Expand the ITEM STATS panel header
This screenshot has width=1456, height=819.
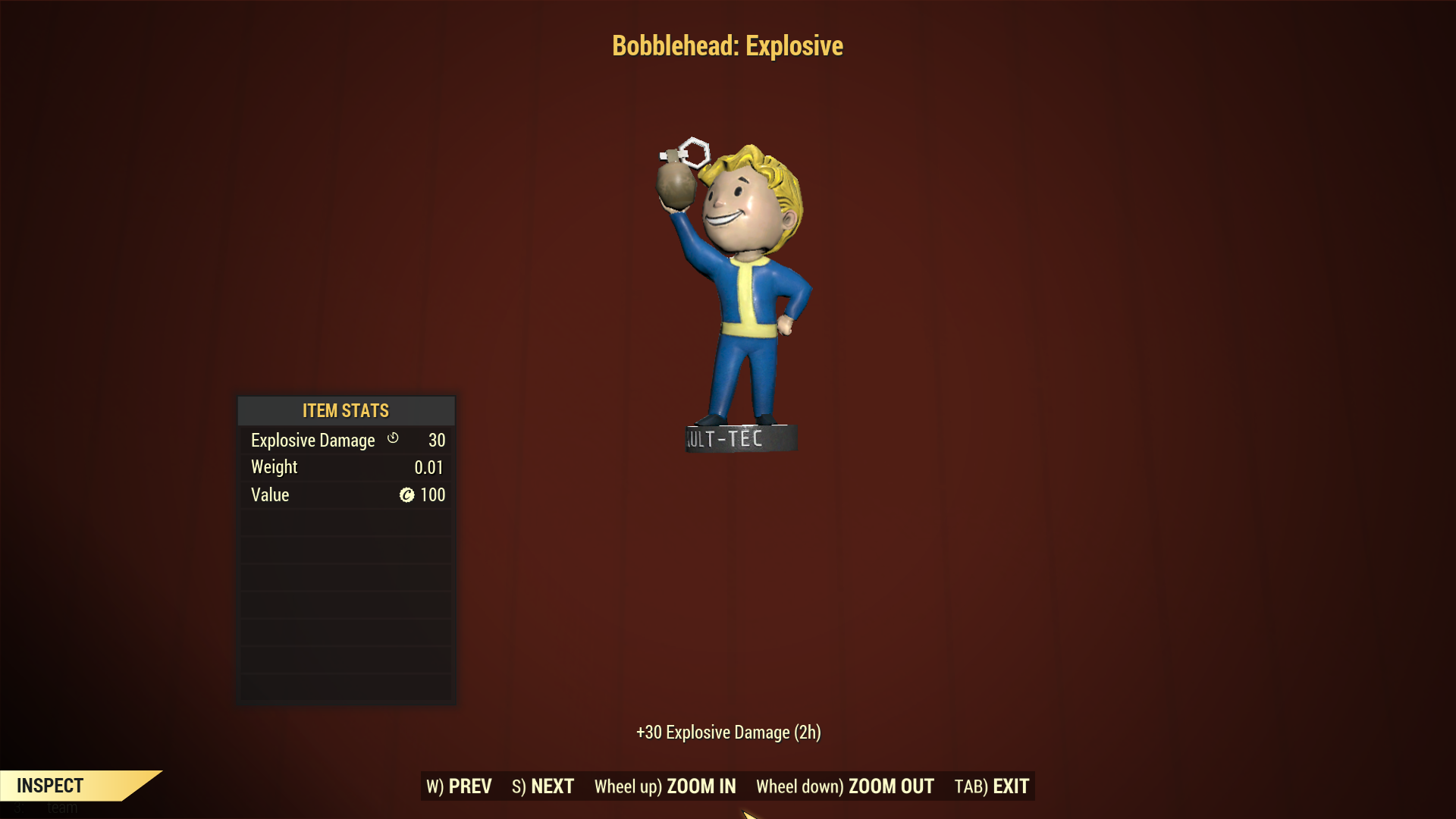tap(345, 411)
